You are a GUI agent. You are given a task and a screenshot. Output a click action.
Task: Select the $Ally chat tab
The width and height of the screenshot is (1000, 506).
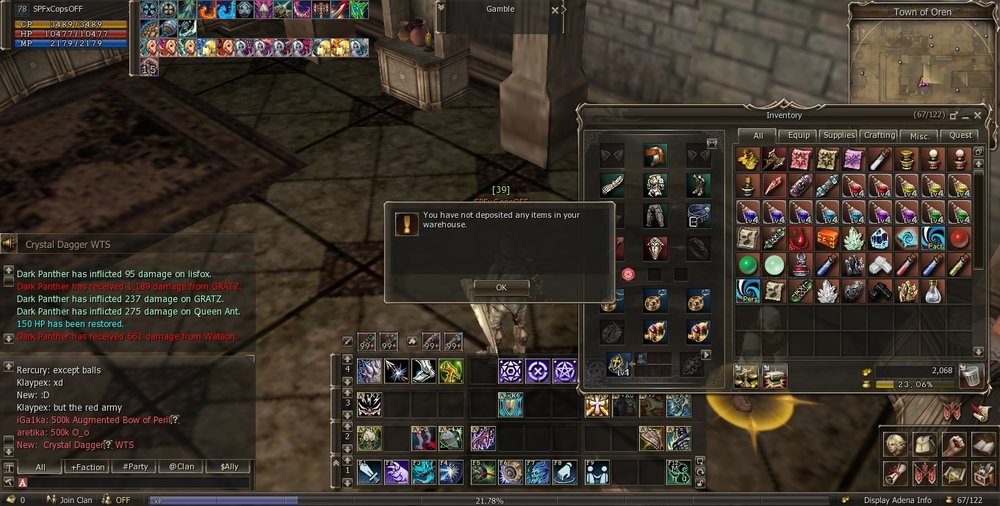tap(228, 467)
